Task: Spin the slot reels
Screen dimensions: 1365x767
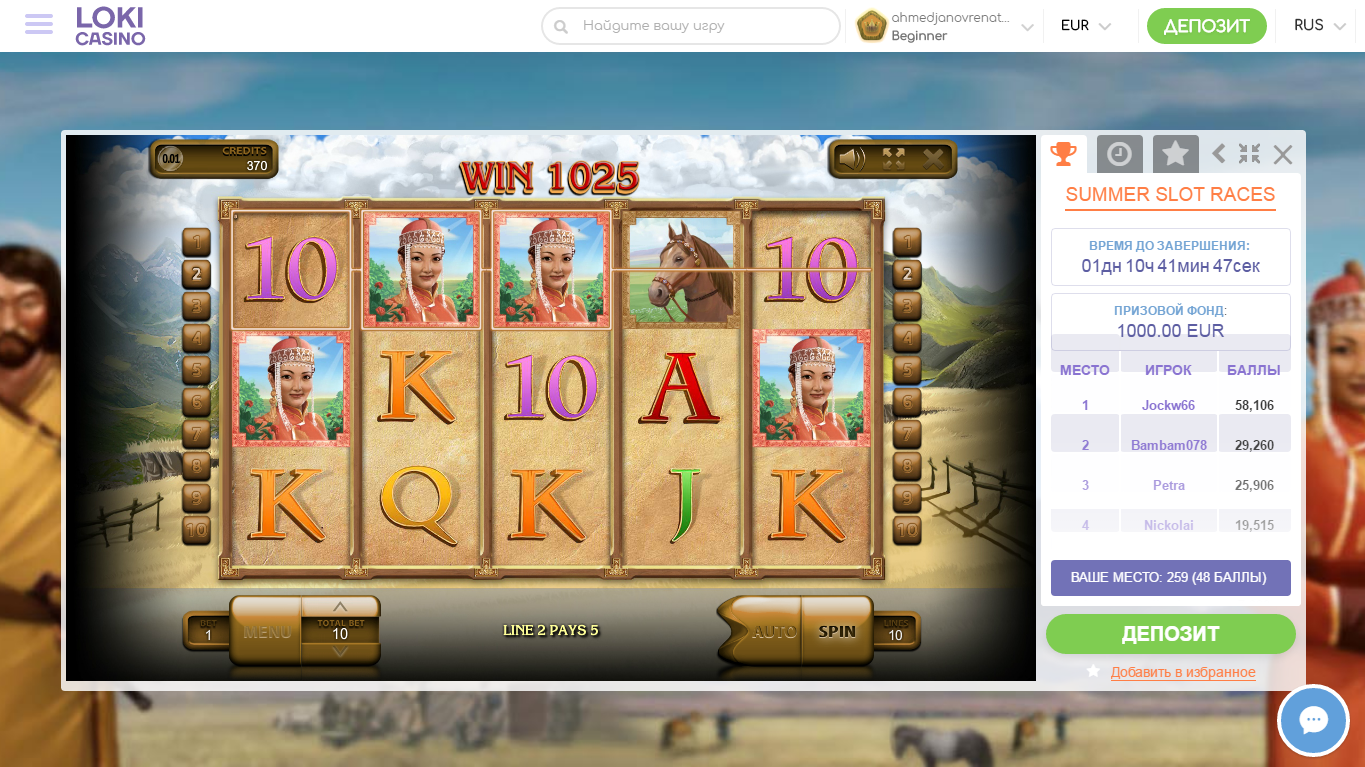Action: pos(837,631)
